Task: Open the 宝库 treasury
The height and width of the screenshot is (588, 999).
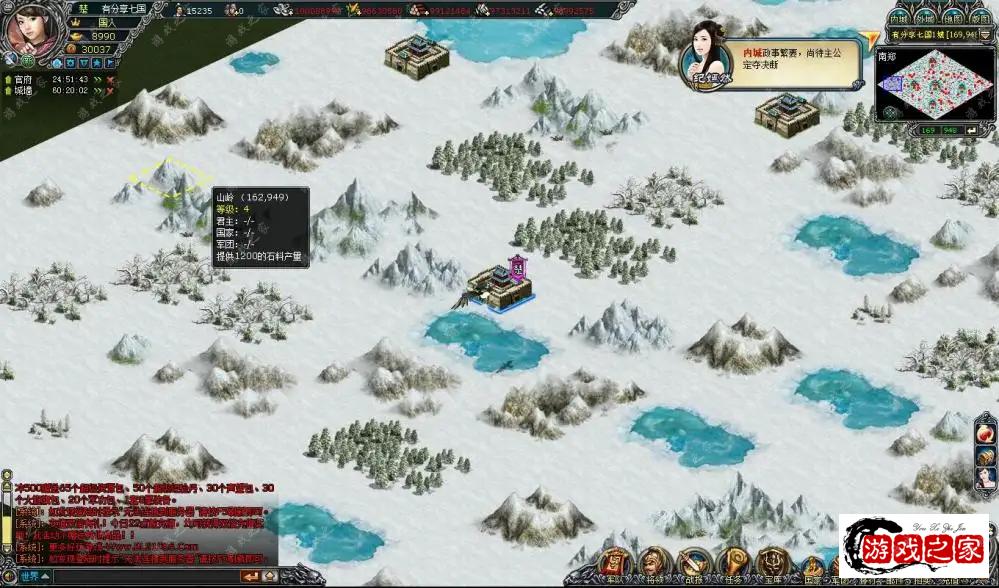Action: tap(771, 565)
